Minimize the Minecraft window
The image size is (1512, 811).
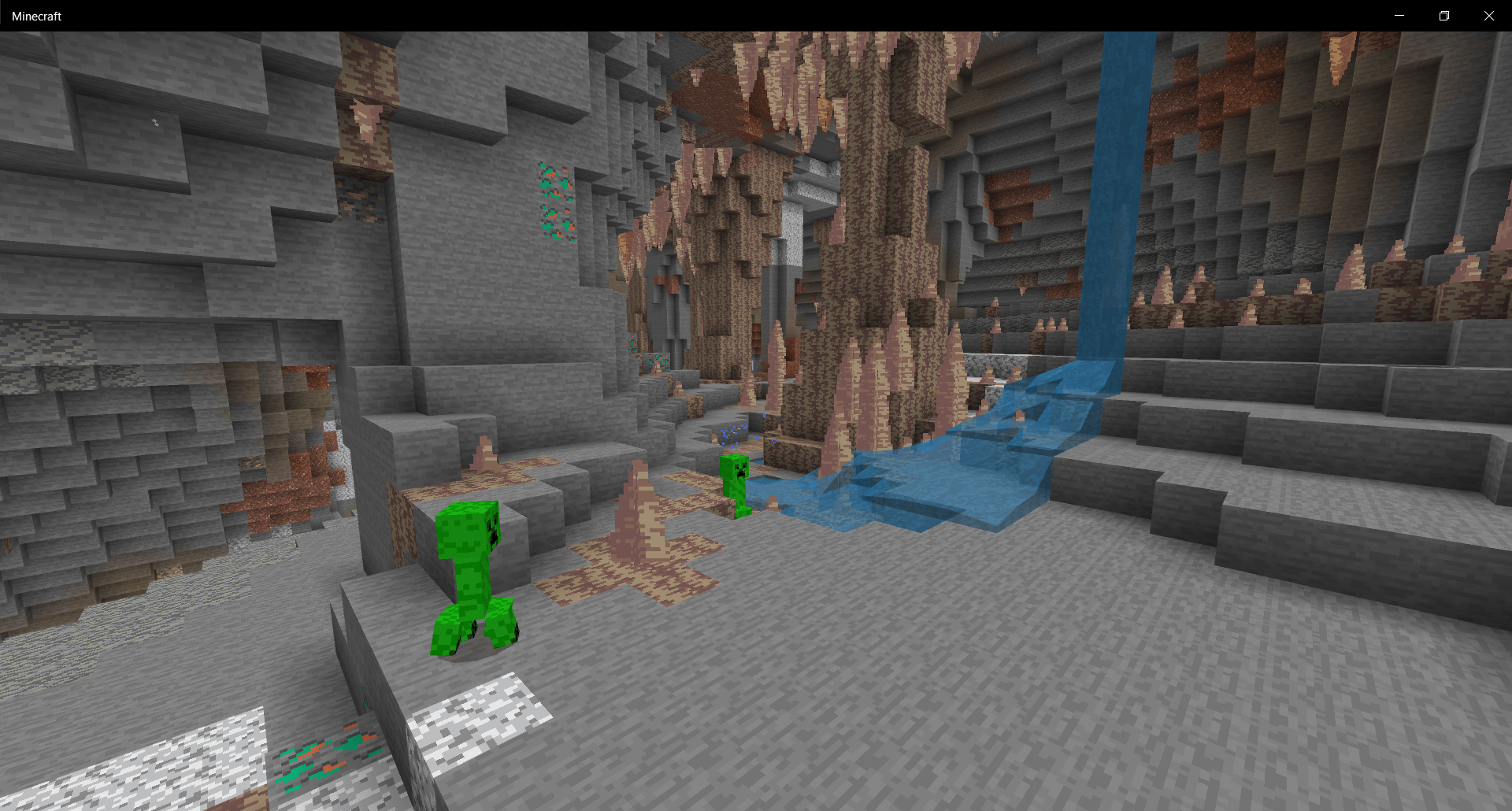point(1399,15)
